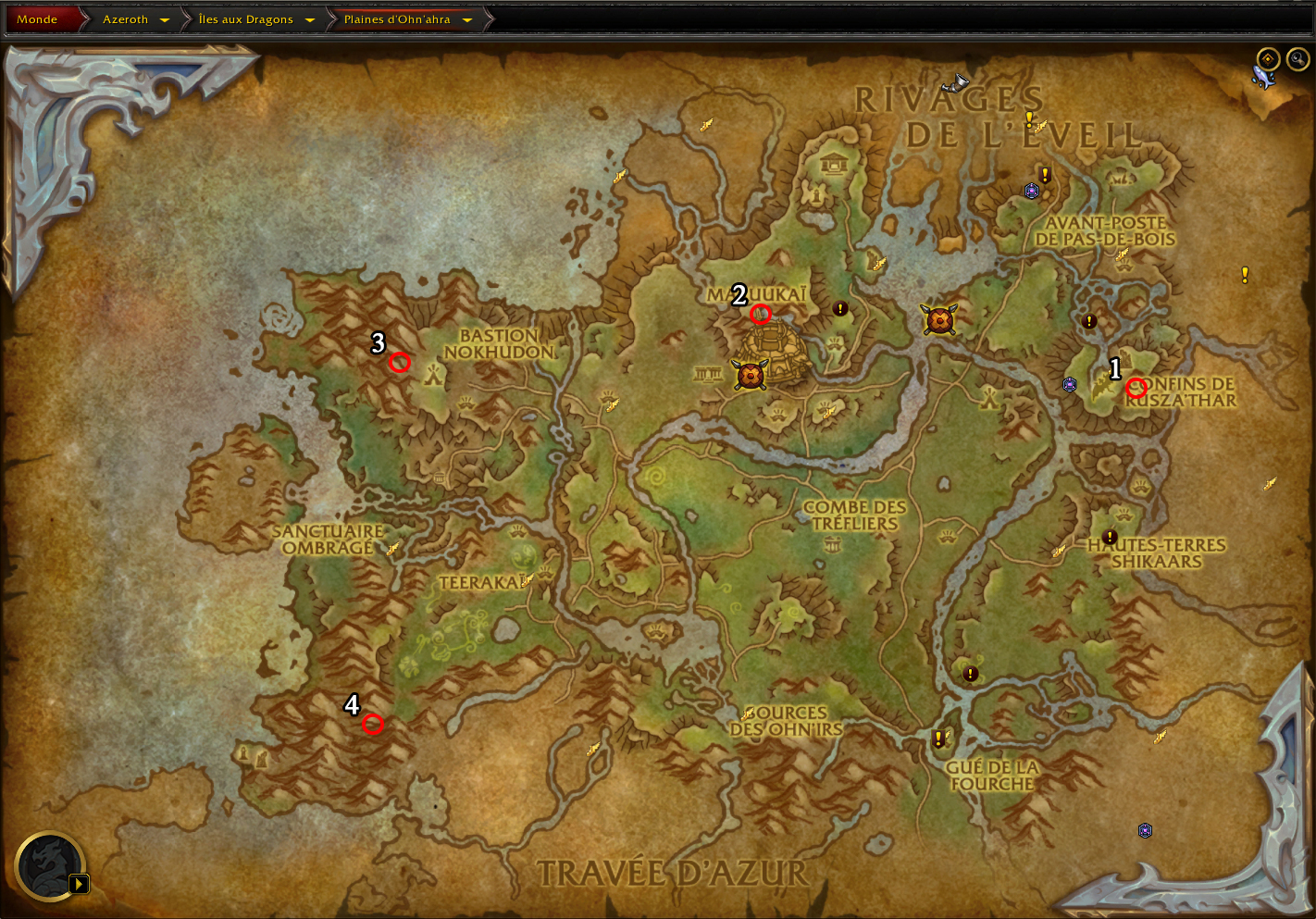Select red circle marker number 4

tap(373, 725)
